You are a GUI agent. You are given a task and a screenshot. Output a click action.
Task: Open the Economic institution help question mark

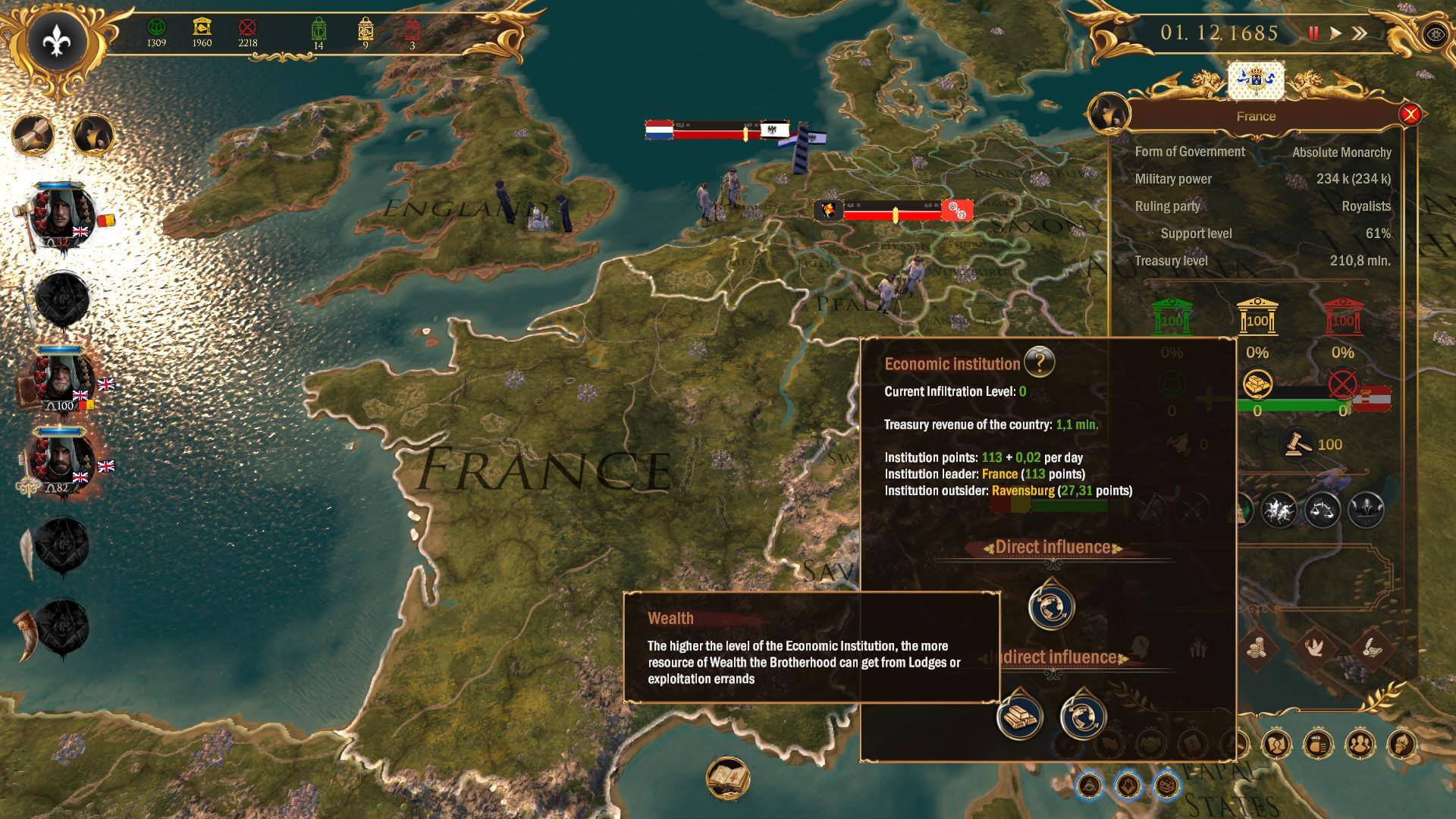pos(1039,362)
